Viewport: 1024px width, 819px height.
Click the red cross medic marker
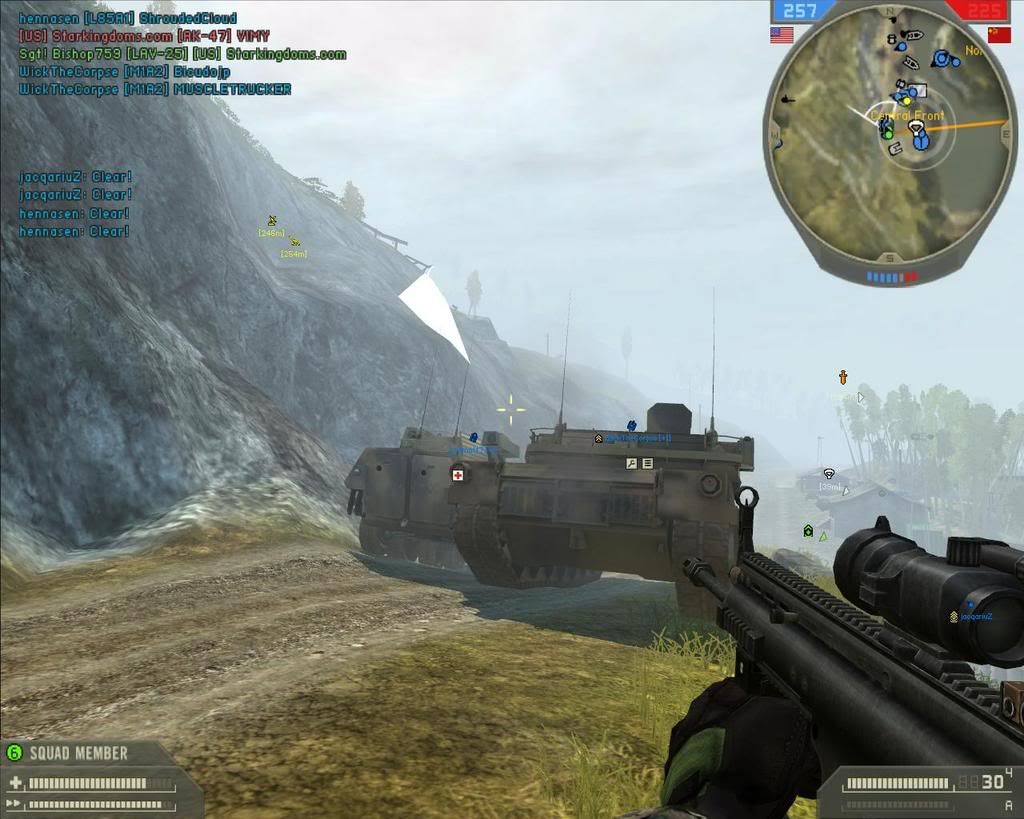[x=458, y=474]
